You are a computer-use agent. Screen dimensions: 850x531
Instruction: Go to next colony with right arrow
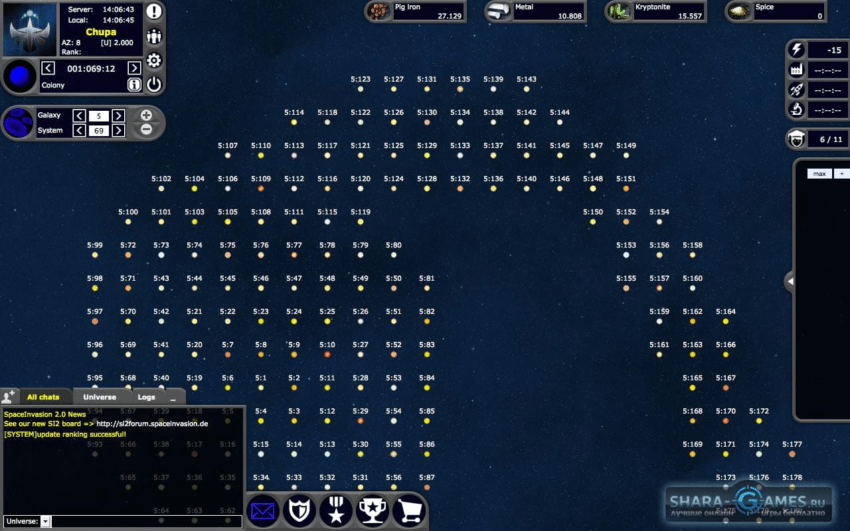134,68
